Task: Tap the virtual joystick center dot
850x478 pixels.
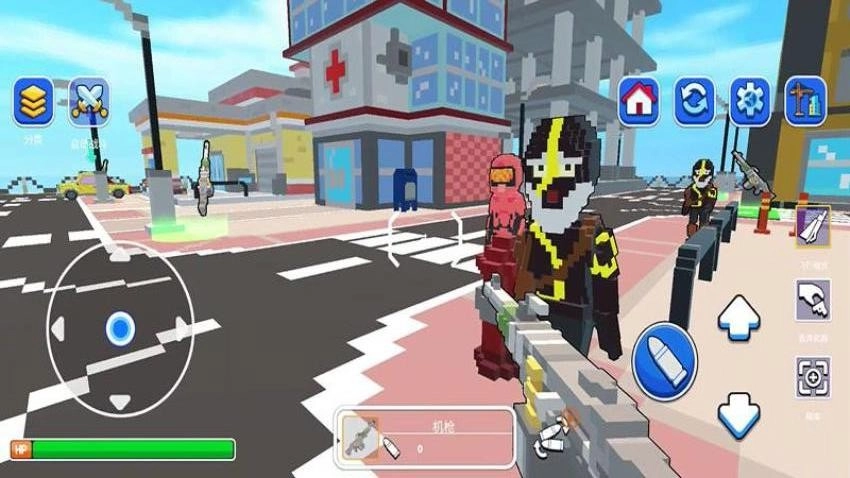Action: click(120, 327)
